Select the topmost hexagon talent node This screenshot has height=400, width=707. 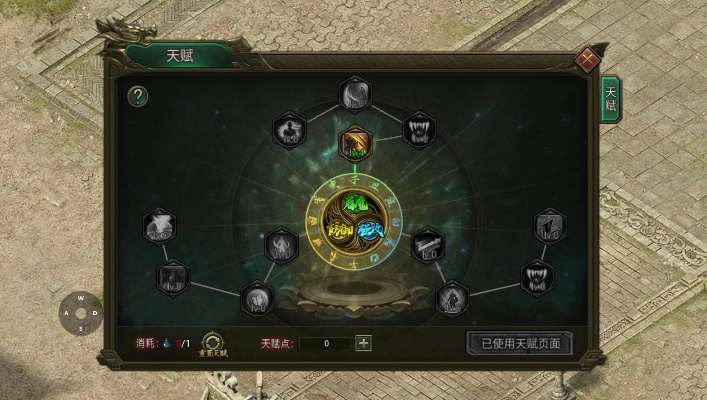(355, 95)
